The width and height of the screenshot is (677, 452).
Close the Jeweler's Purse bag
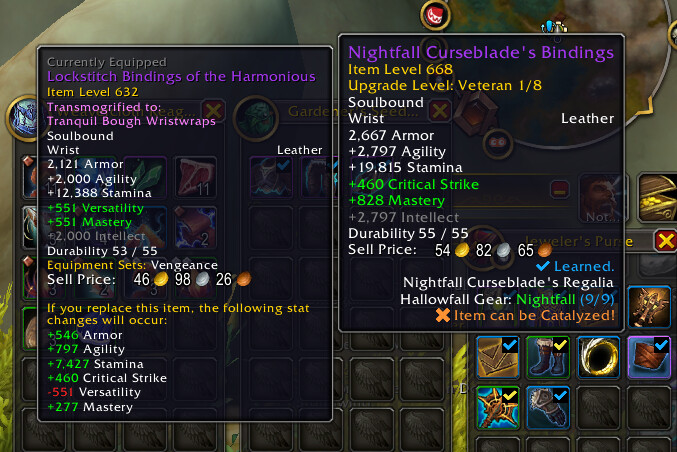[x=665, y=240]
